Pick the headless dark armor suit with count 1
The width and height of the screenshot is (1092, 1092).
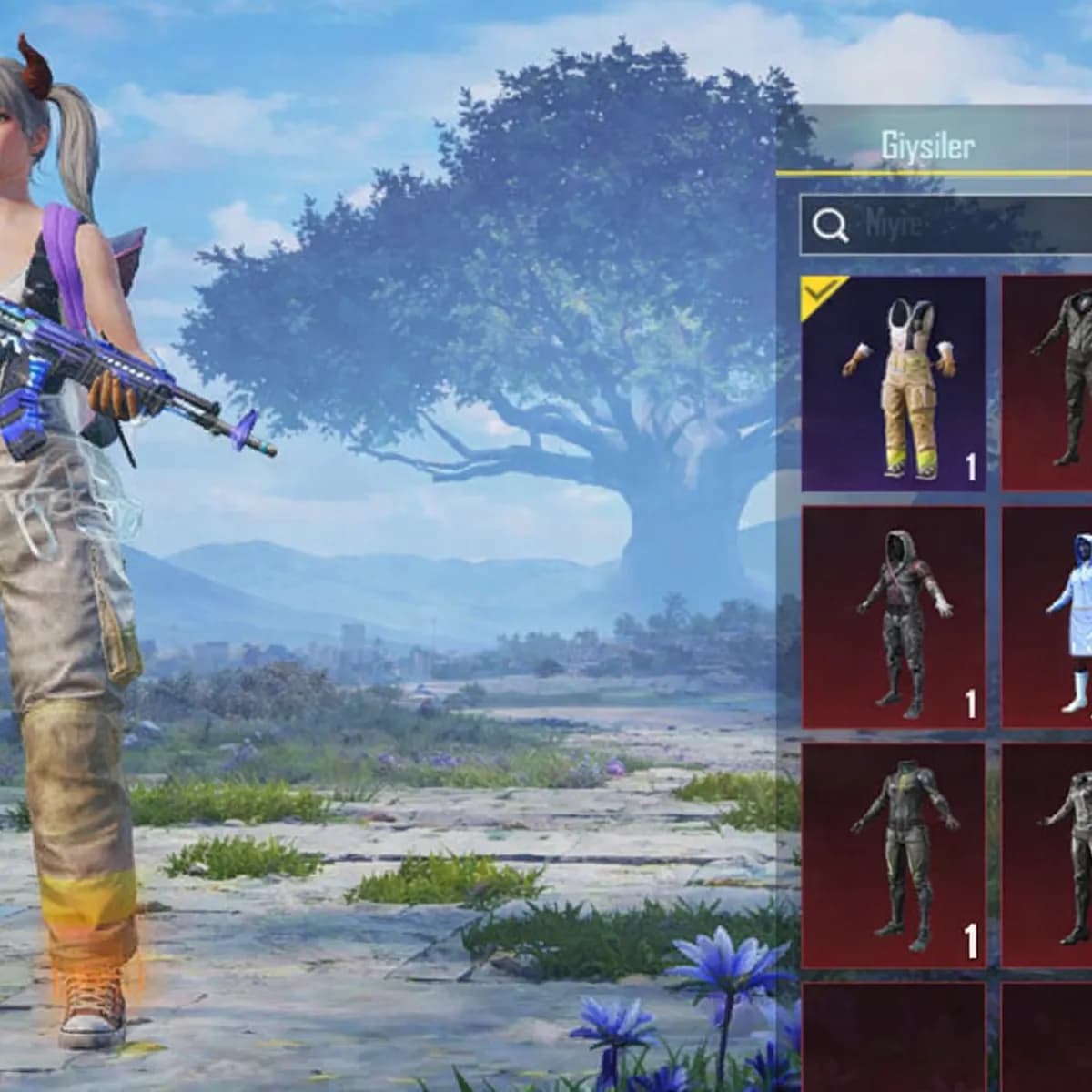tap(893, 854)
